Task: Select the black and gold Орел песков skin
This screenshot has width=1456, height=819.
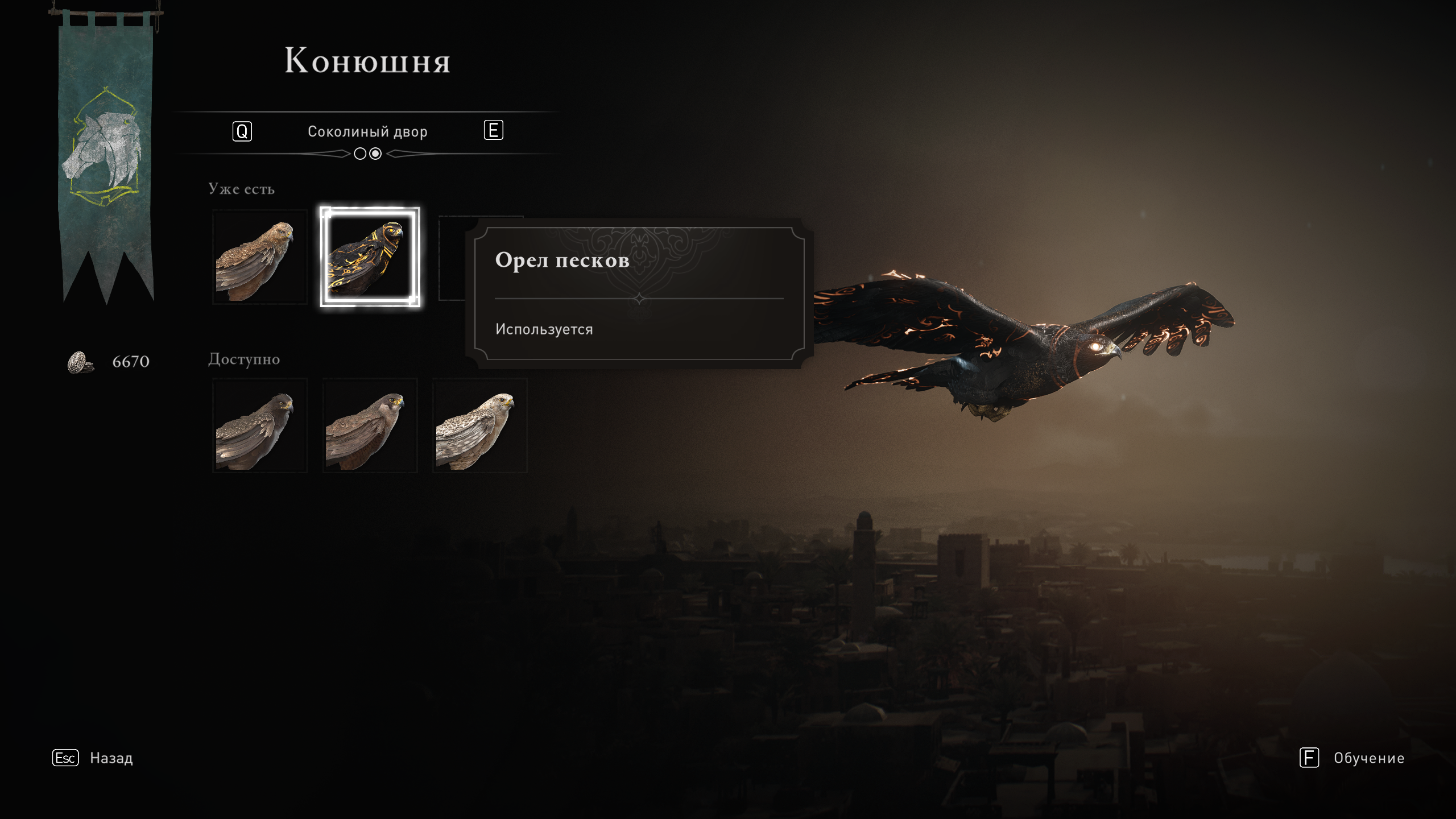Action: pos(370,257)
